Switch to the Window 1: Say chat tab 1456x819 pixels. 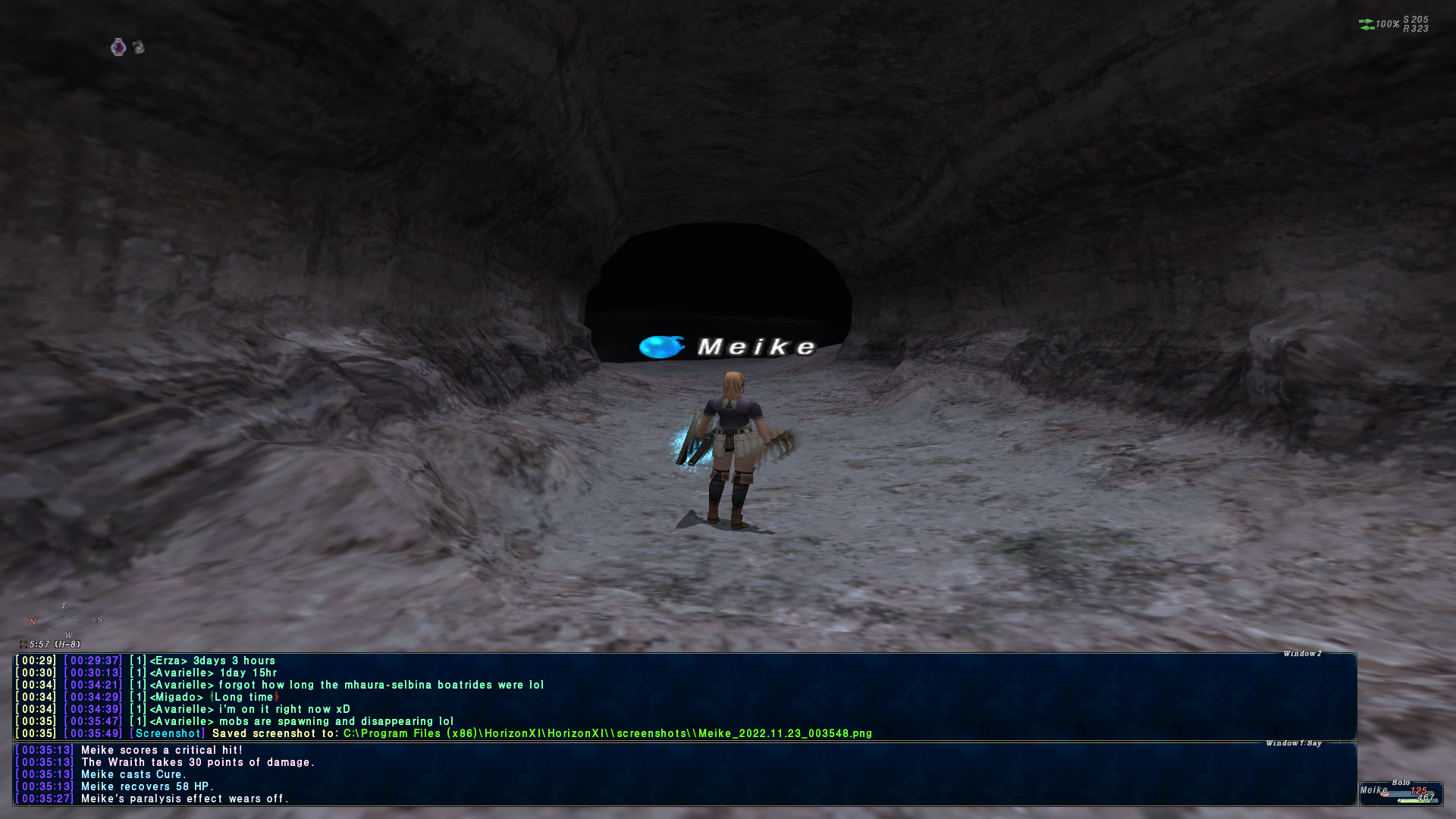click(x=1293, y=744)
